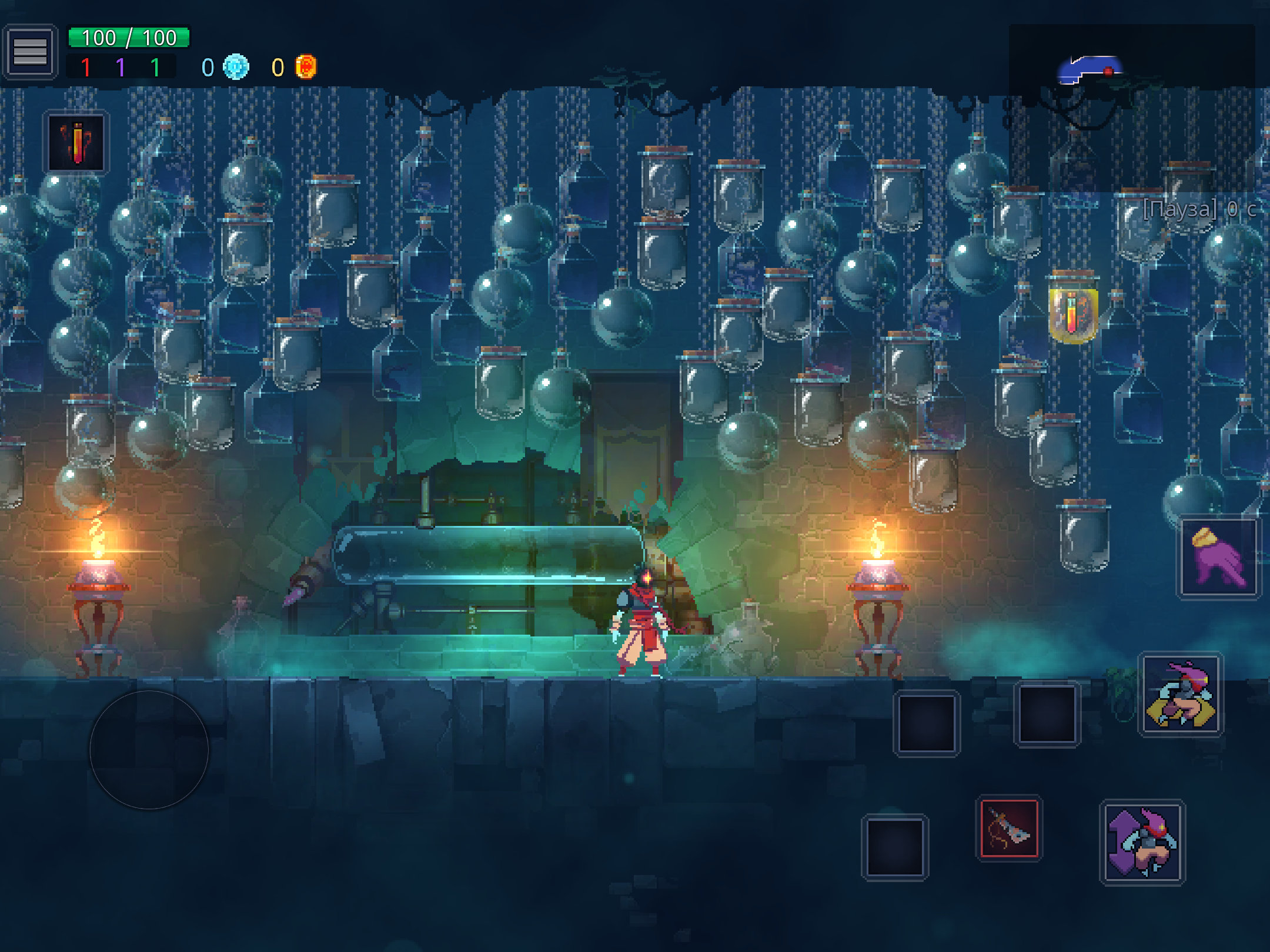Use the health flask icon
Screen dimensions: 1270x952
click(76, 143)
